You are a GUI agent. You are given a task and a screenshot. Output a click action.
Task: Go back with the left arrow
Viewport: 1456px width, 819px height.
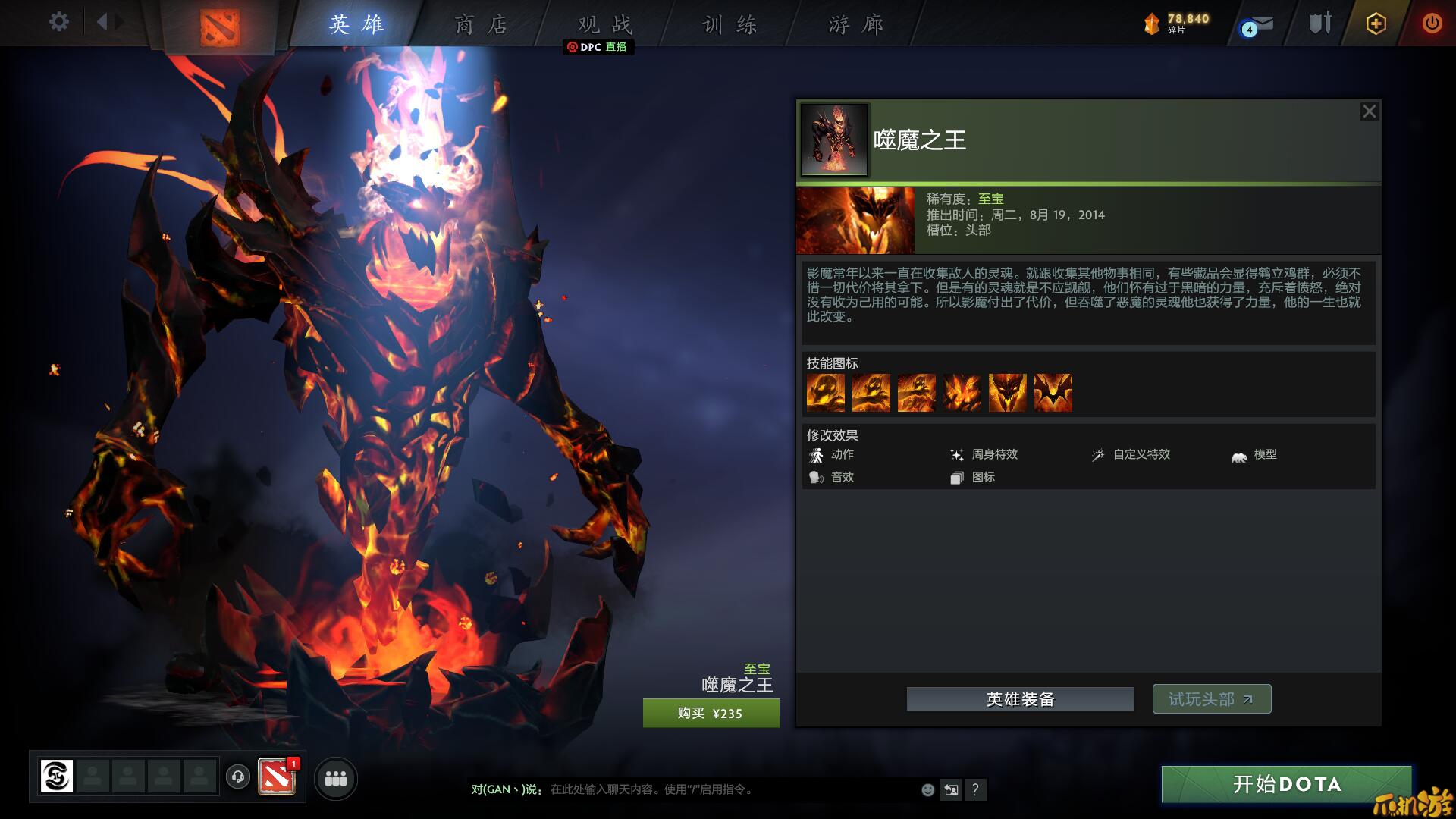102,22
